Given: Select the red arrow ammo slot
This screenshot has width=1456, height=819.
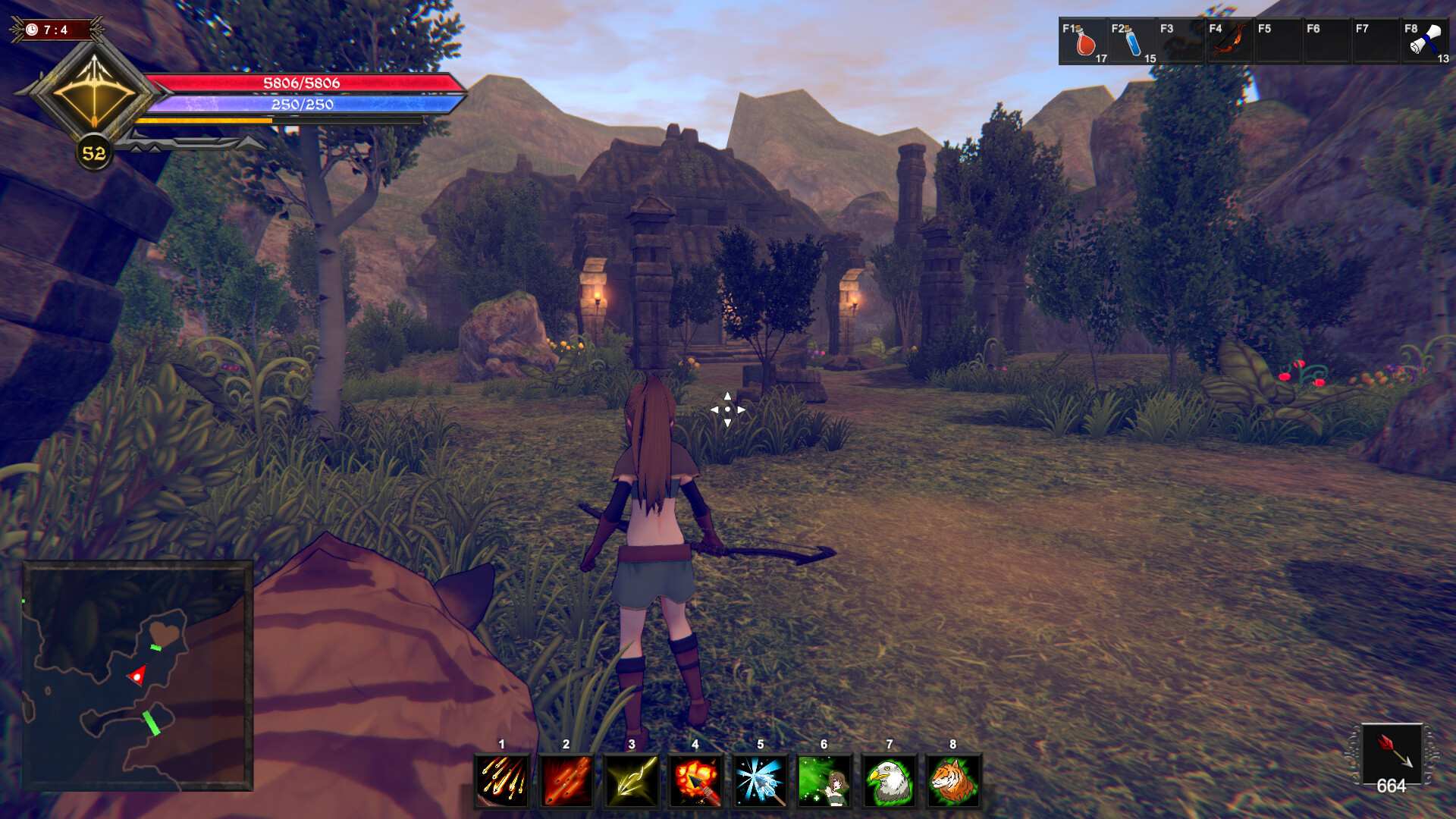Looking at the screenshot, I should [x=1392, y=752].
